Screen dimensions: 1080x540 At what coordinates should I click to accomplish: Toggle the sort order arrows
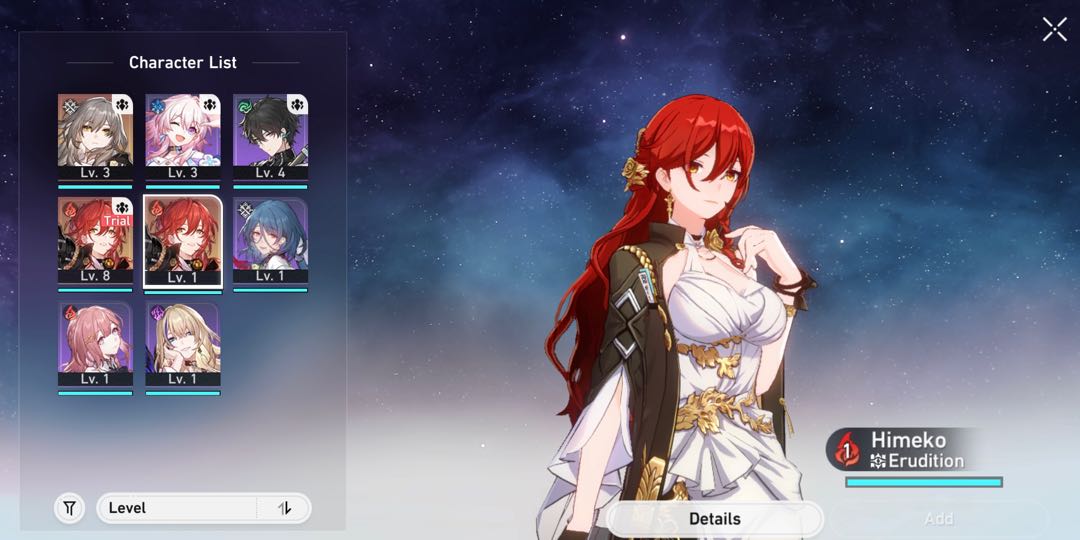click(285, 508)
